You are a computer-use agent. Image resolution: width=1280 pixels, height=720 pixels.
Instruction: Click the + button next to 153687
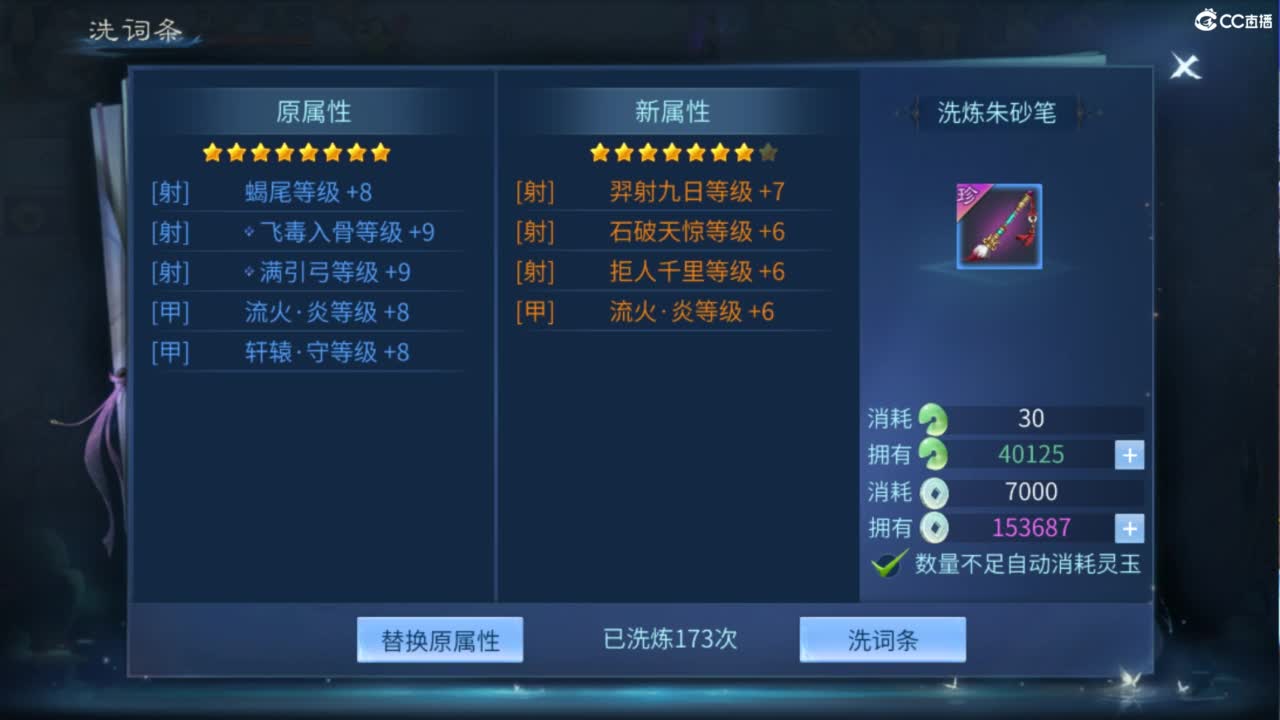(1128, 527)
